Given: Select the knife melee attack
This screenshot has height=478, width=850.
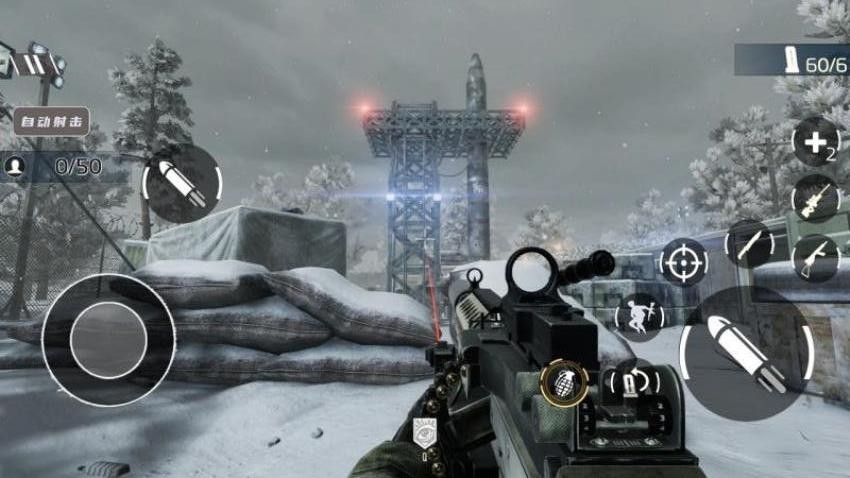Looking at the screenshot, I should pyautogui.click(x=748, y=243).
